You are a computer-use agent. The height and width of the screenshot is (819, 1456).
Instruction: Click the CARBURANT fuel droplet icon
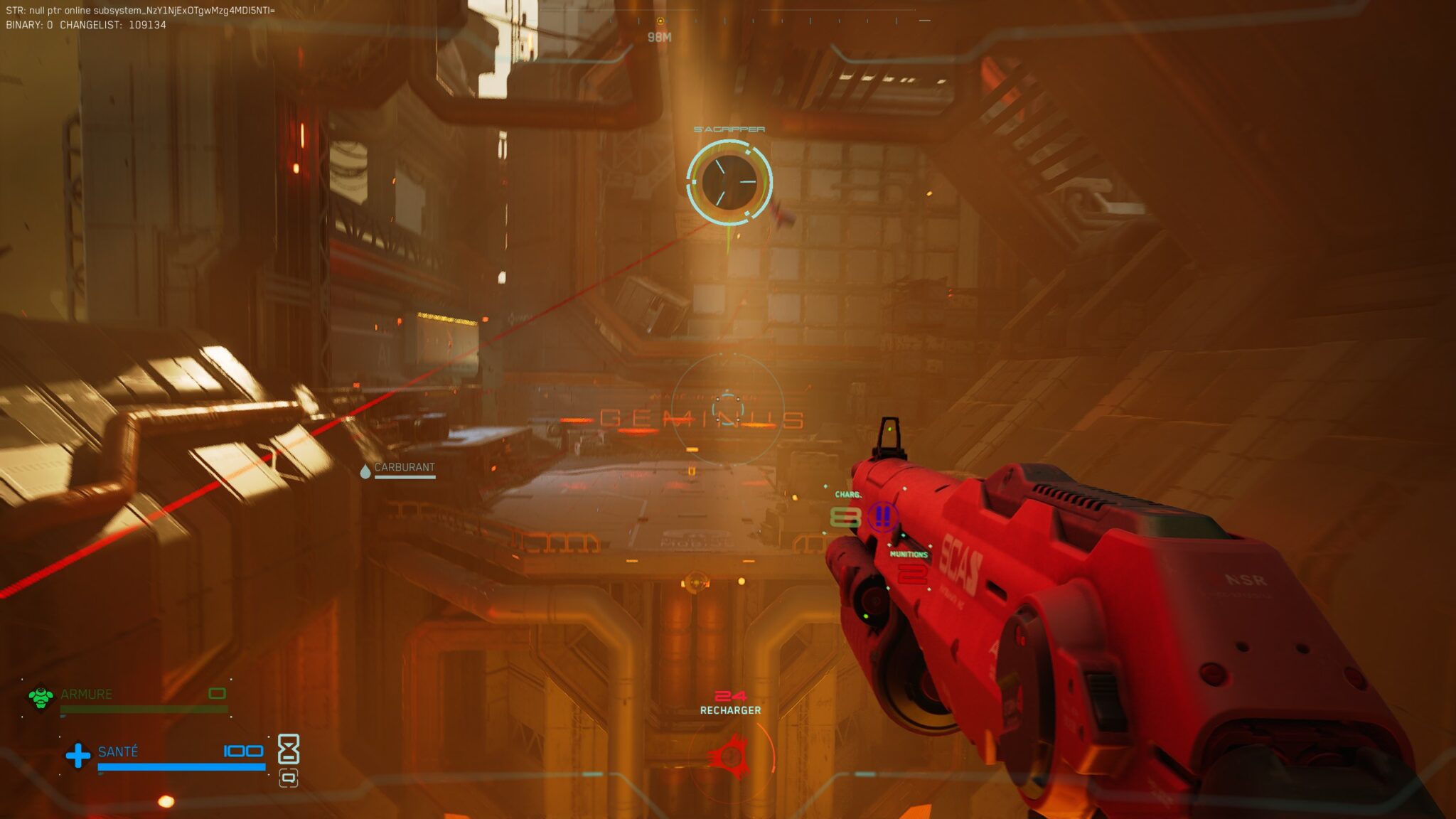(x=365, y=471)
